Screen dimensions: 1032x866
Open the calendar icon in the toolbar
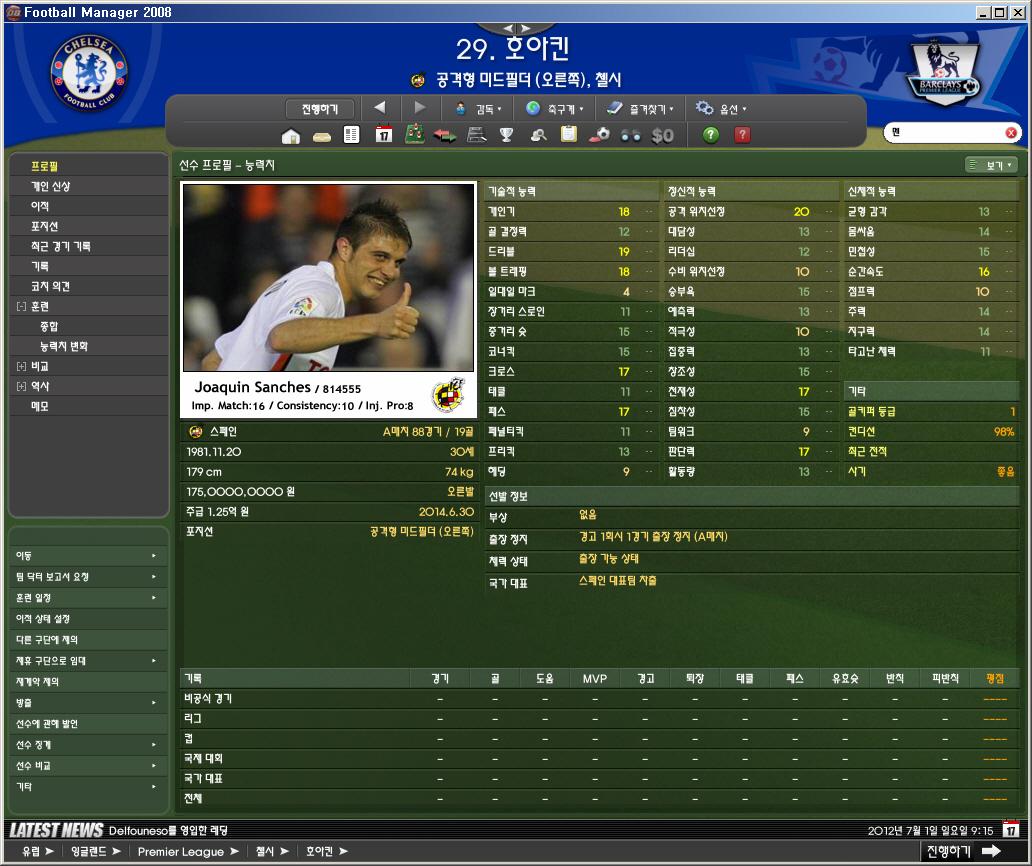coord(383,136)
